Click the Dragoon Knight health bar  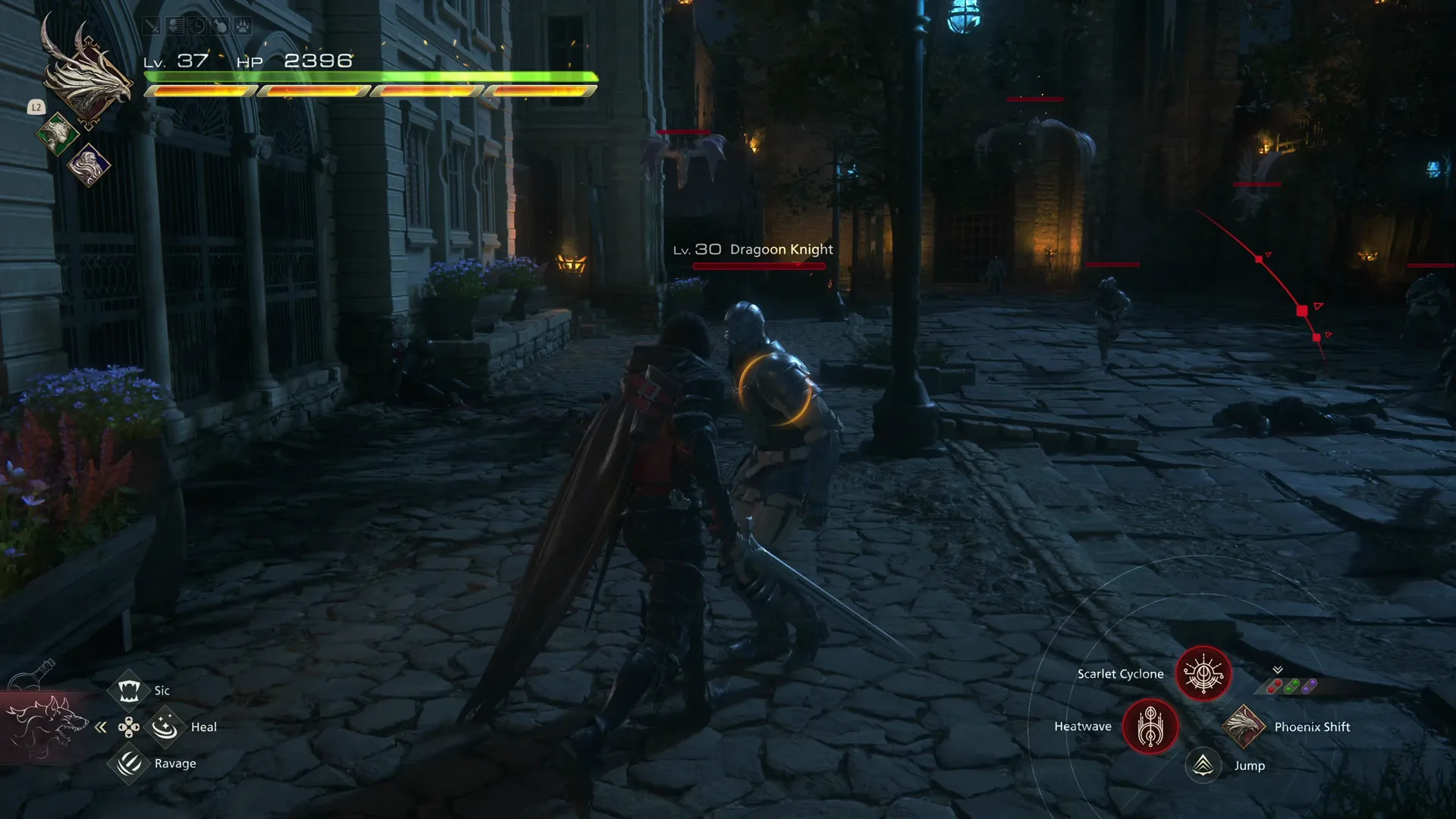[758, 265]
